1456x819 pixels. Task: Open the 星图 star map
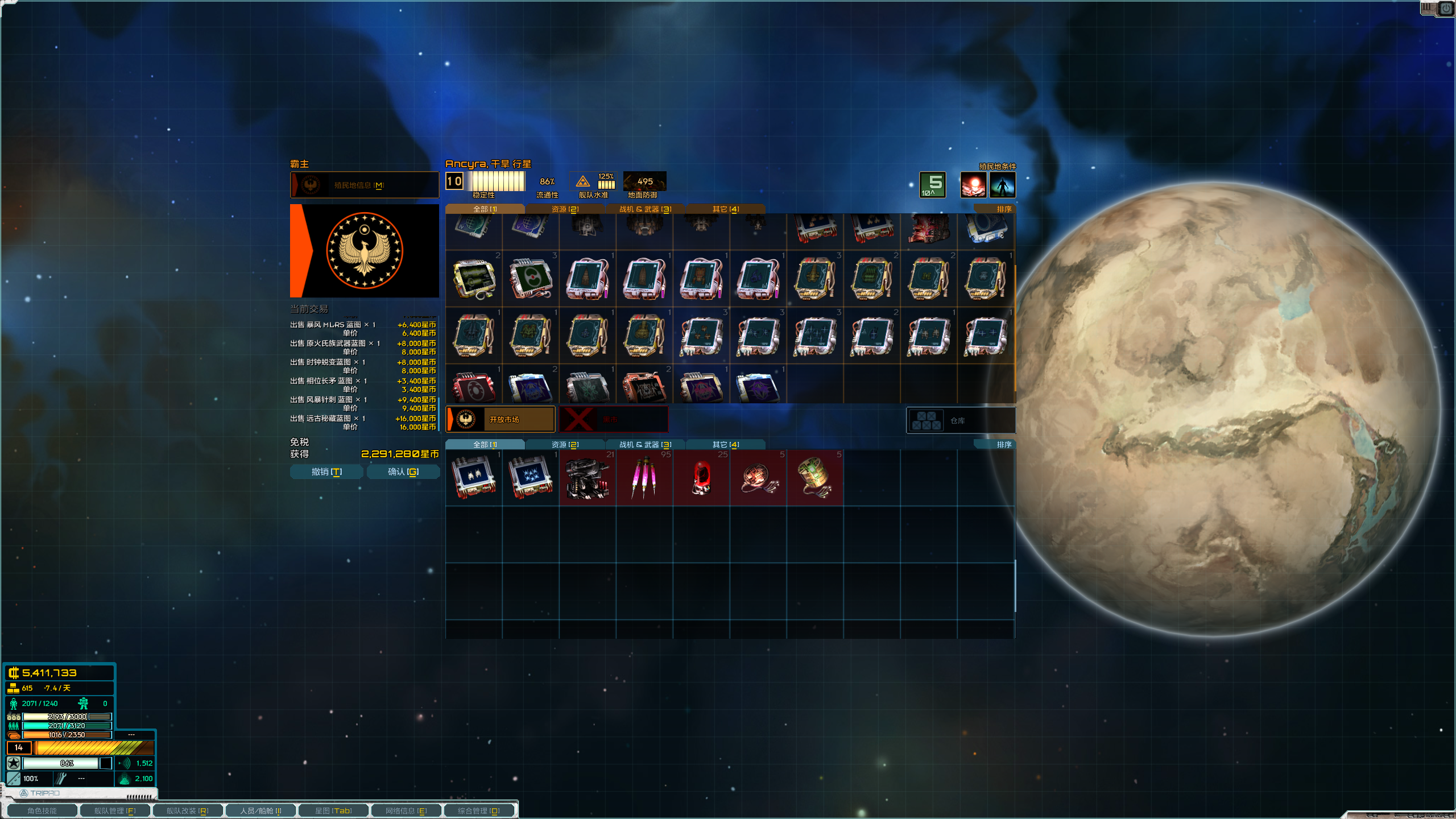(333, 810)
